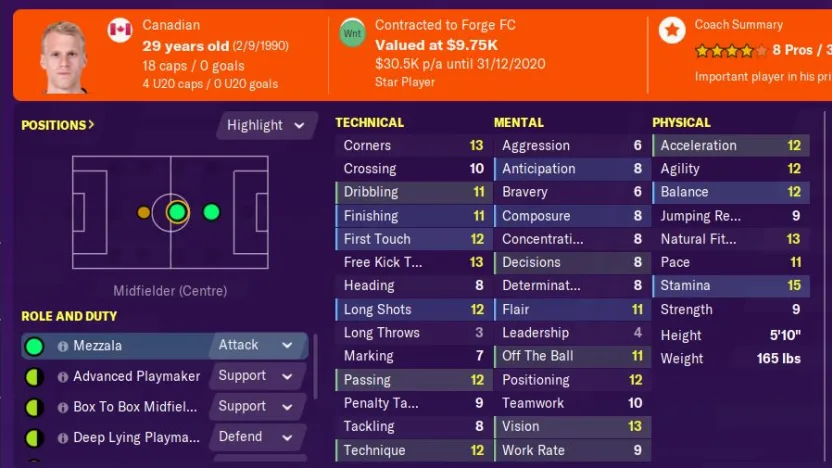This screenshot has width=832, height=468.
Task: Open the Coach Summary star panel
Action: tap(672, 30)
